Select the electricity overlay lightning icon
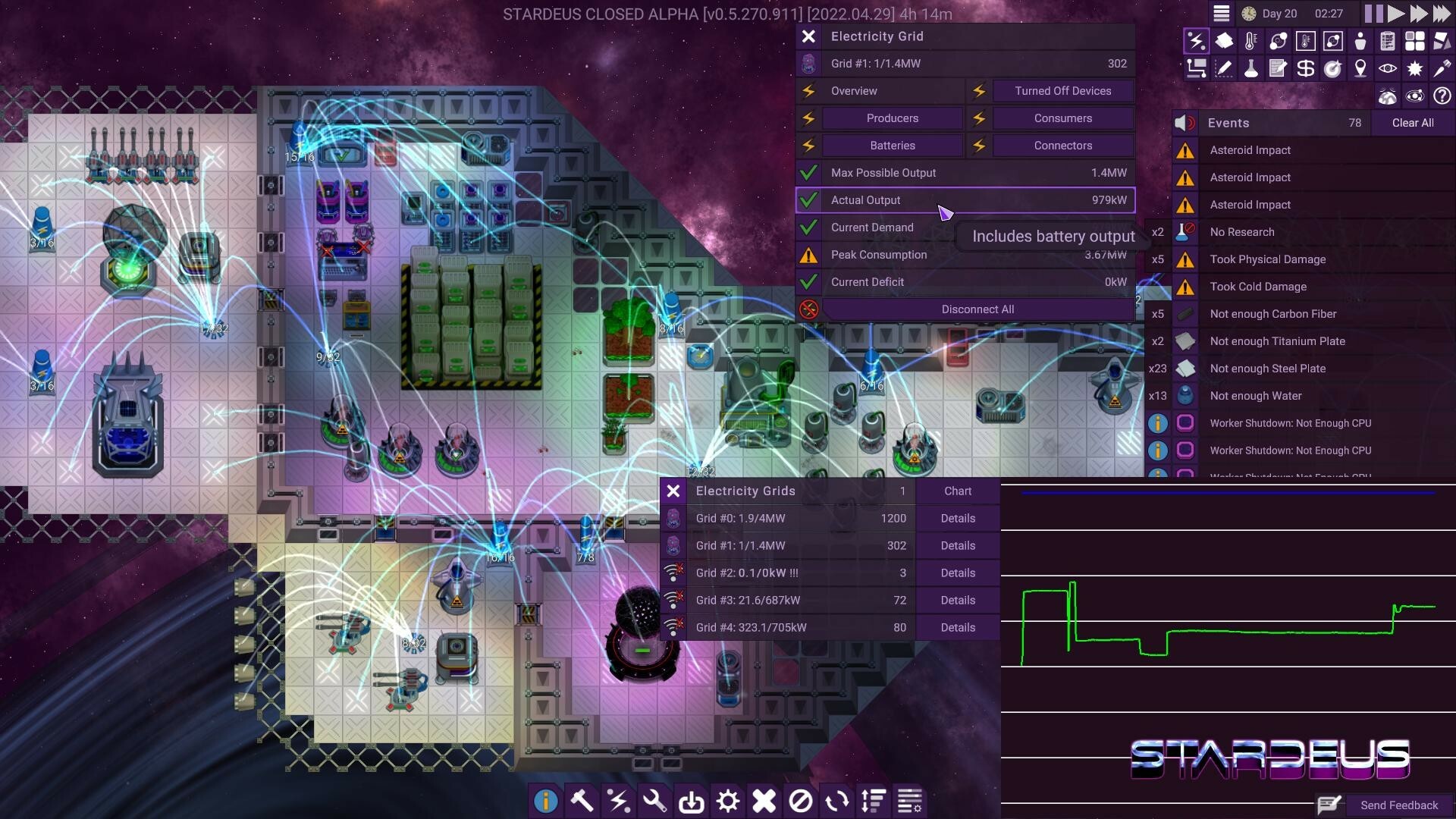The image size is (1456, 819). click(1197, 40)
